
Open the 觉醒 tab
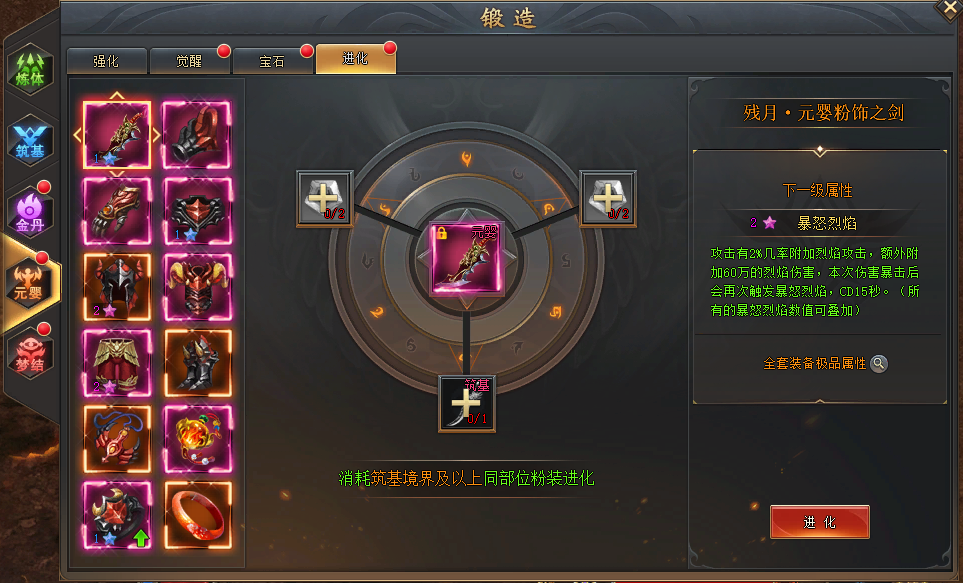pos(189,61)
